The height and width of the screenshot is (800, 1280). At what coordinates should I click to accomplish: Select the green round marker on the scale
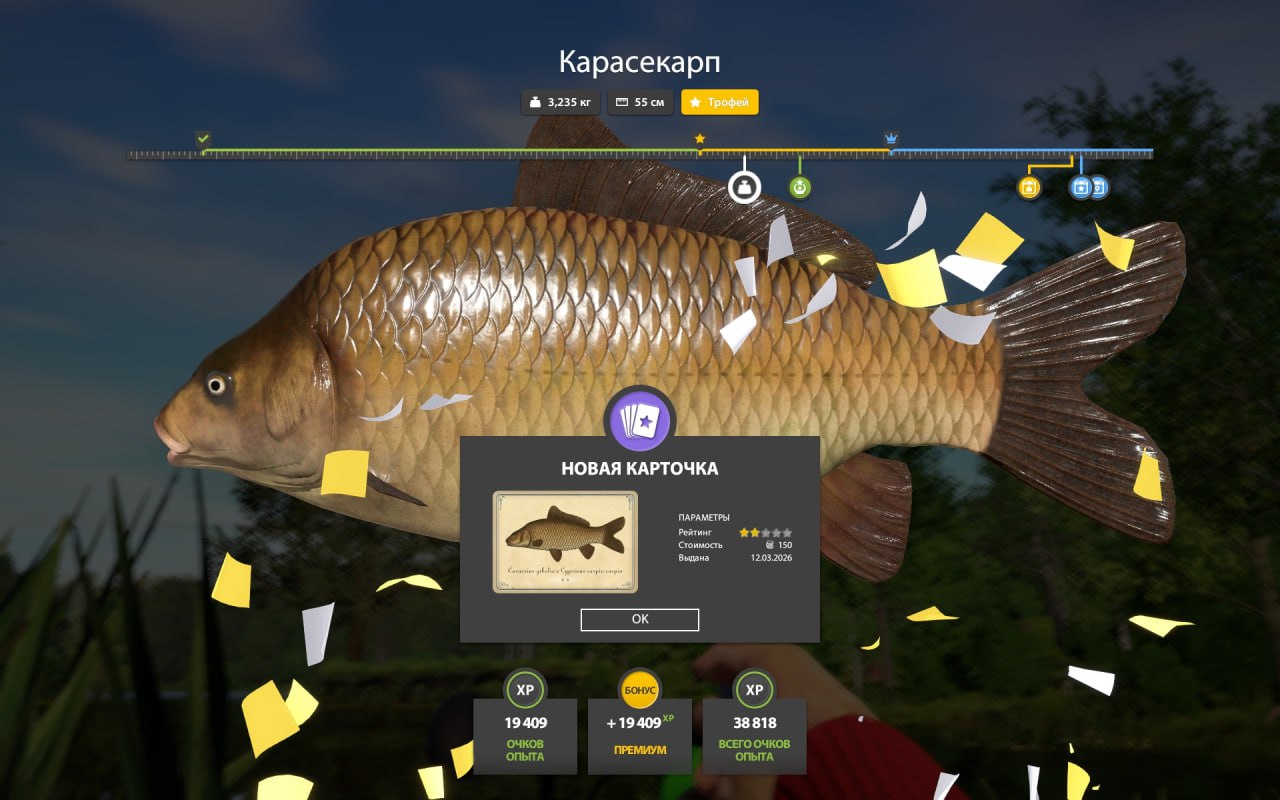click(x=799, y=187)
